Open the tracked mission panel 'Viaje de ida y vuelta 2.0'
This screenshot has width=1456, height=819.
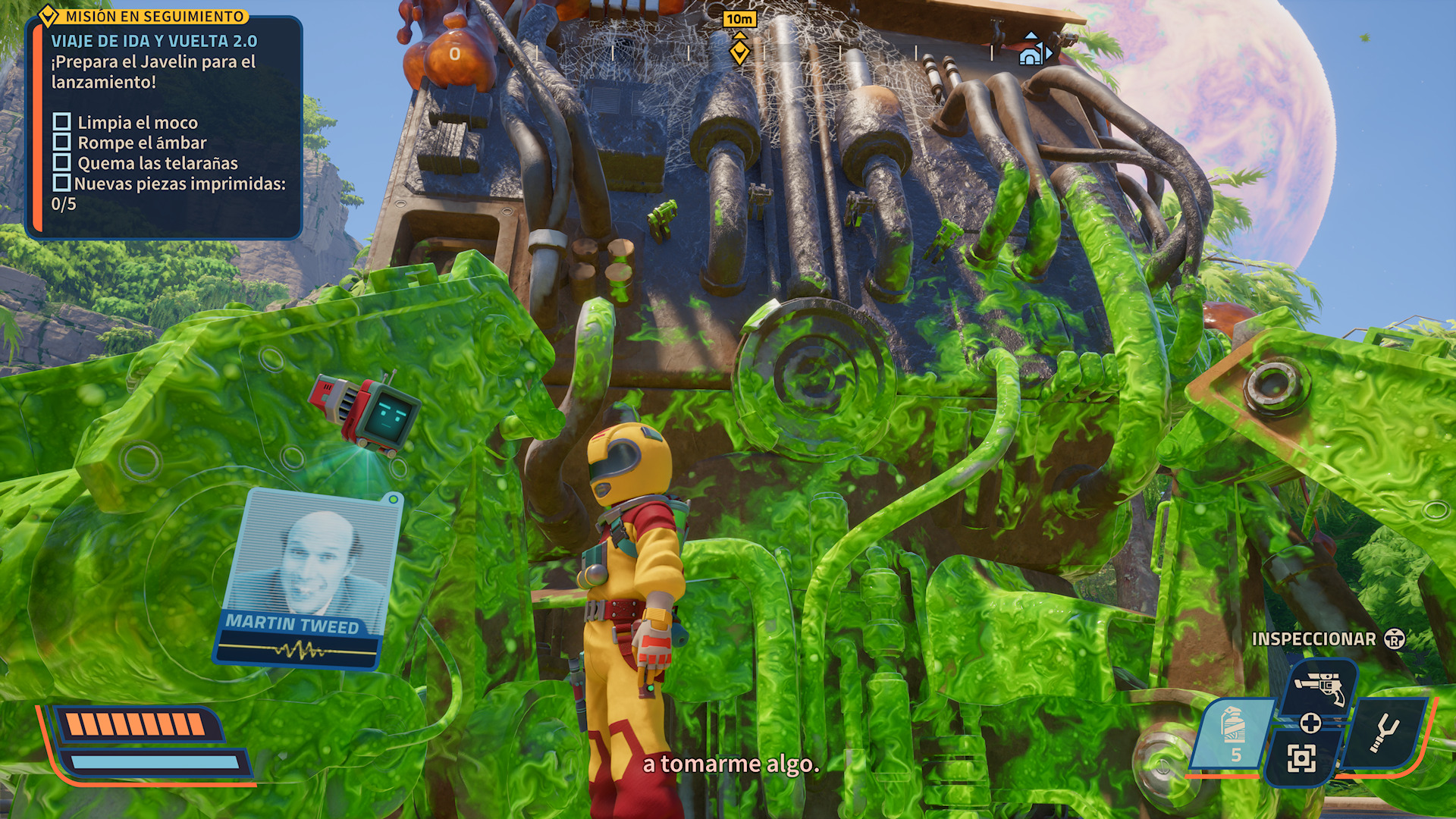click(154, 41)
